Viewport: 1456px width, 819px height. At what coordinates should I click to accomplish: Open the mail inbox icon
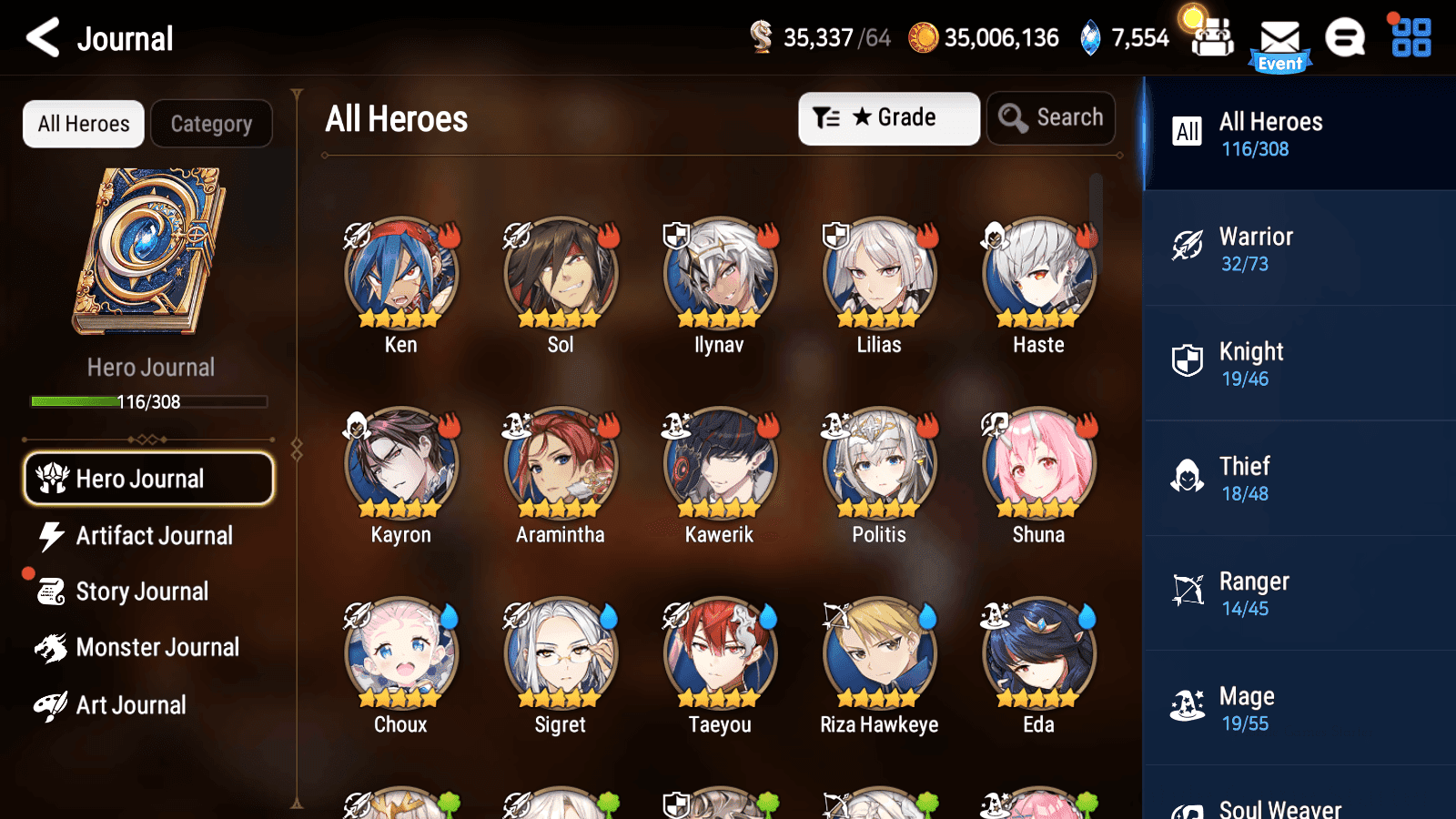pos(1281,38)
